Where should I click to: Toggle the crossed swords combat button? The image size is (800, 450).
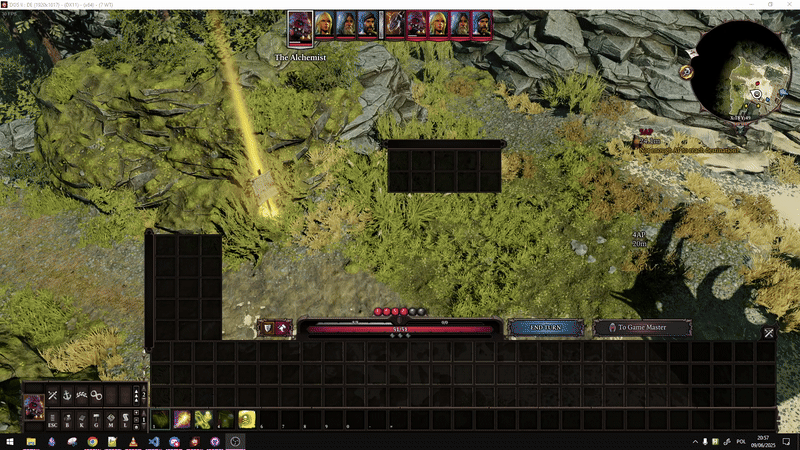(52, 395)
